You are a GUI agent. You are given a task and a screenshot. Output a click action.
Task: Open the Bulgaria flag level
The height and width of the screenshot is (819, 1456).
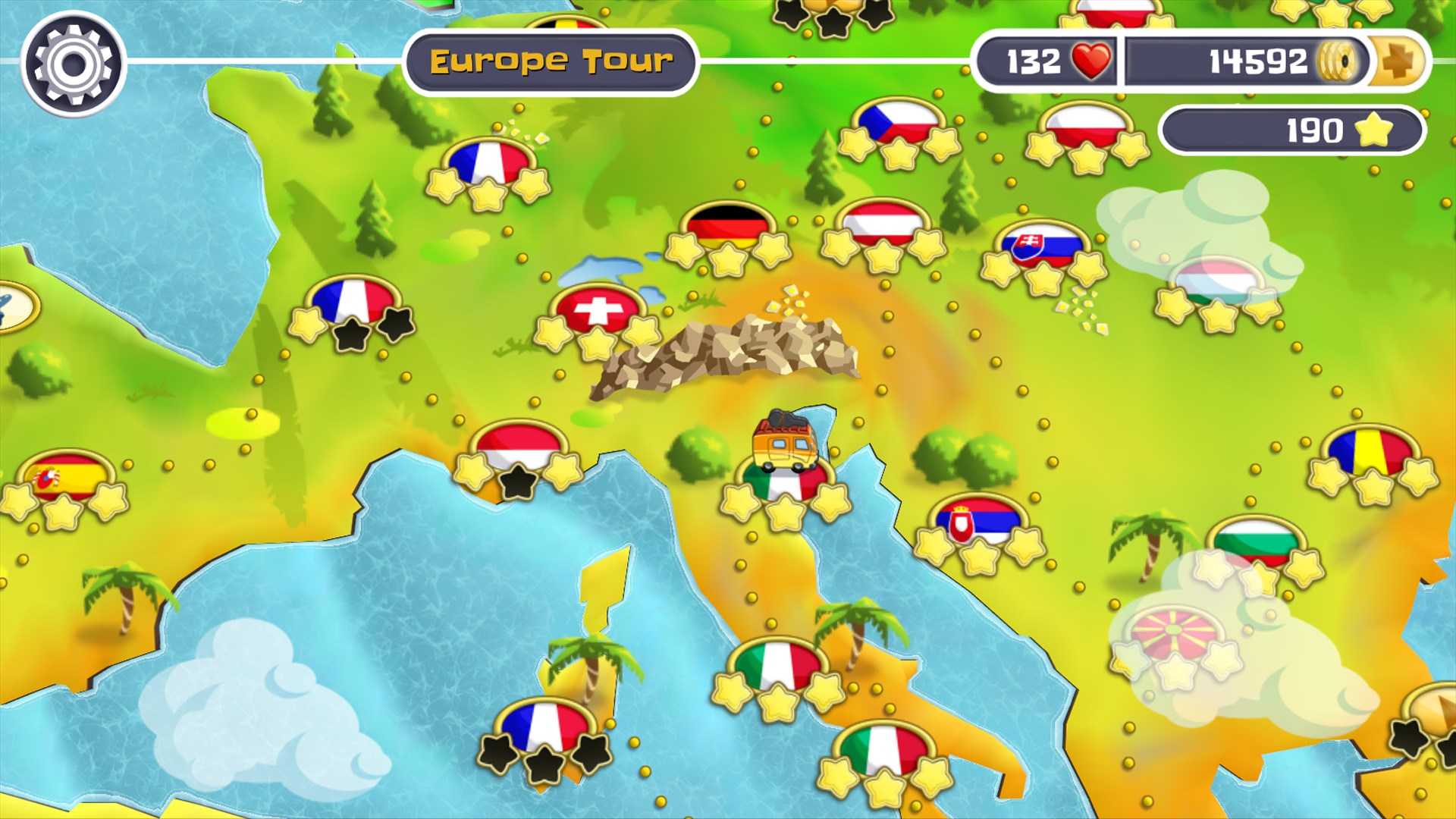pos(1256,541)
